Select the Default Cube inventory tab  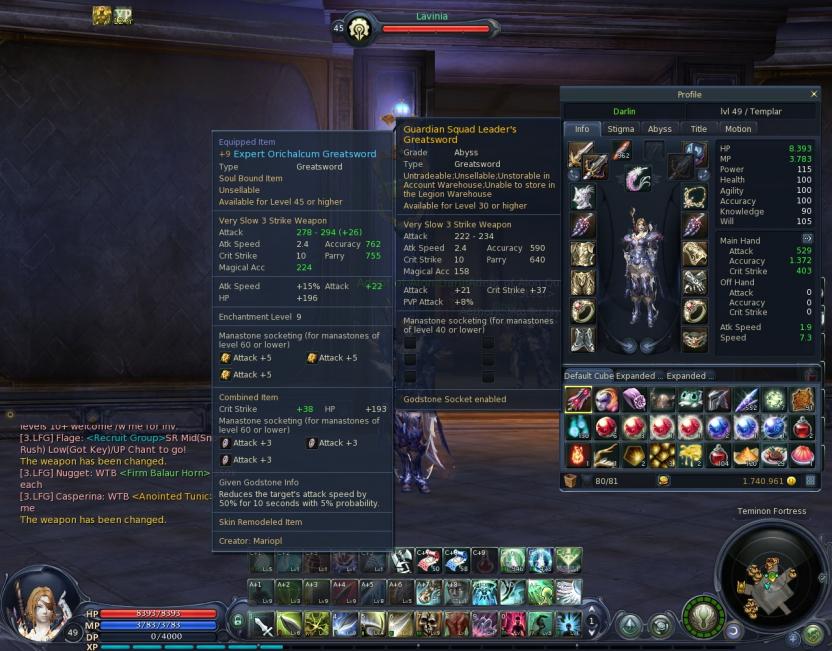pyautogui.click(x=598, y=376)
